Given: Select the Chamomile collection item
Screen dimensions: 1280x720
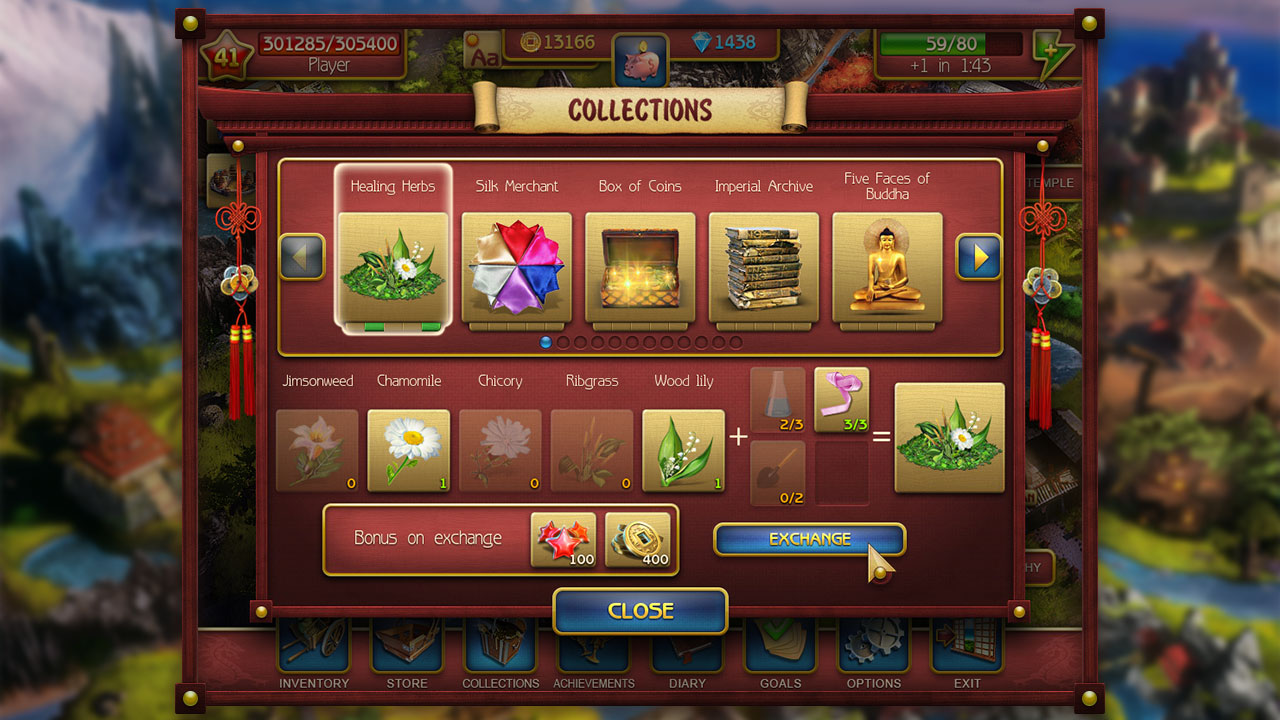Looking at the screenshot, I should pyautogui.click(x=409, y=450).
